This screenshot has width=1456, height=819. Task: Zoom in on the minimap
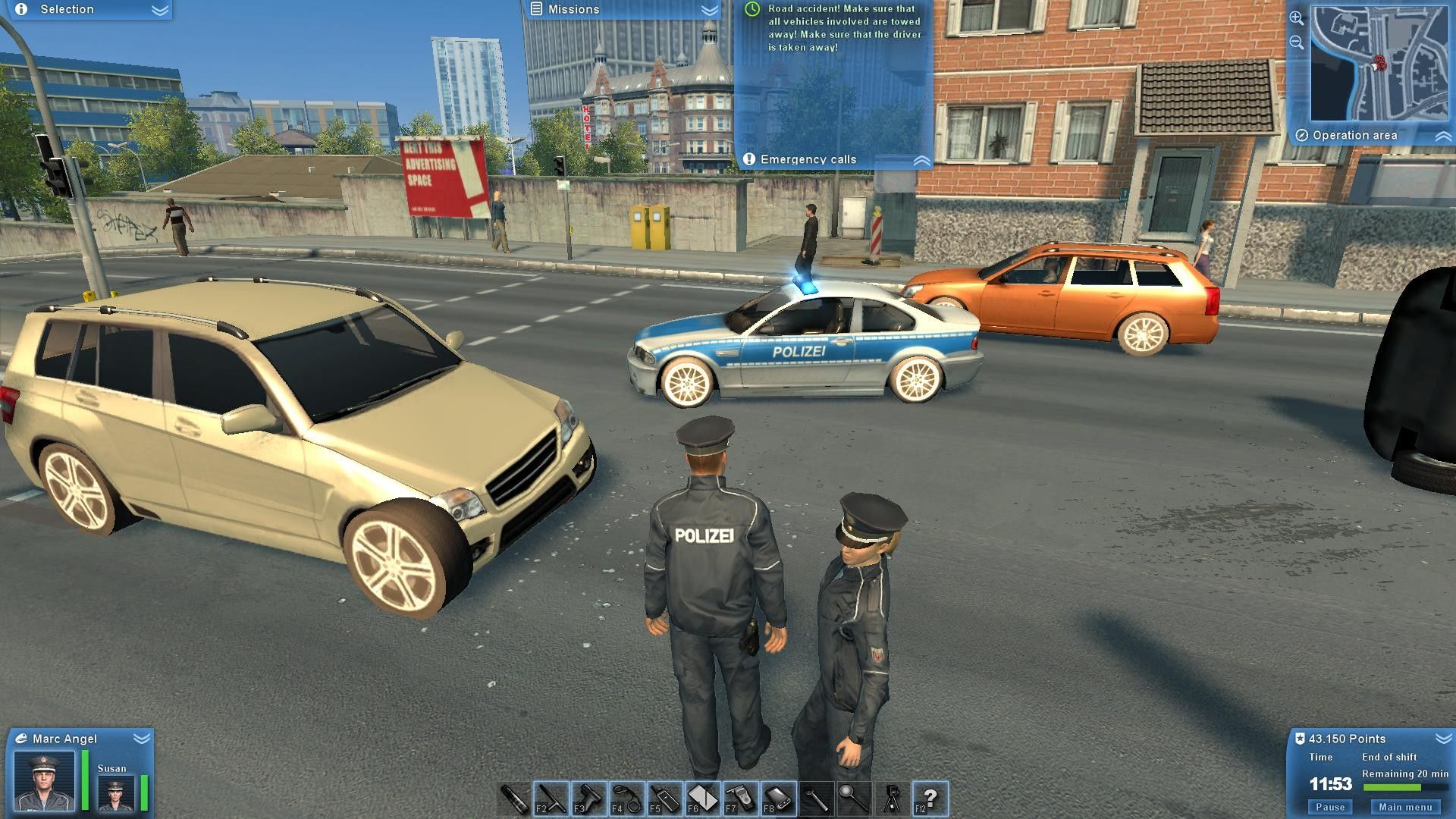click(1297, 18)
